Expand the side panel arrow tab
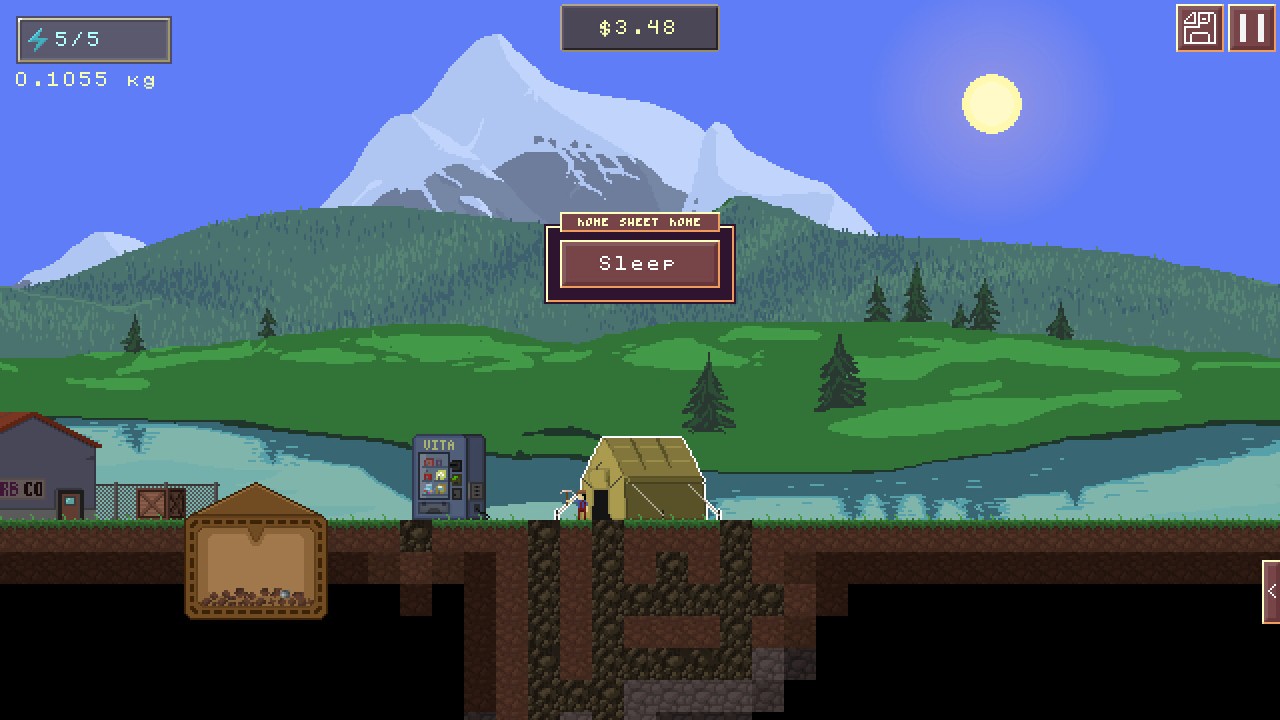 point(1271,591)
